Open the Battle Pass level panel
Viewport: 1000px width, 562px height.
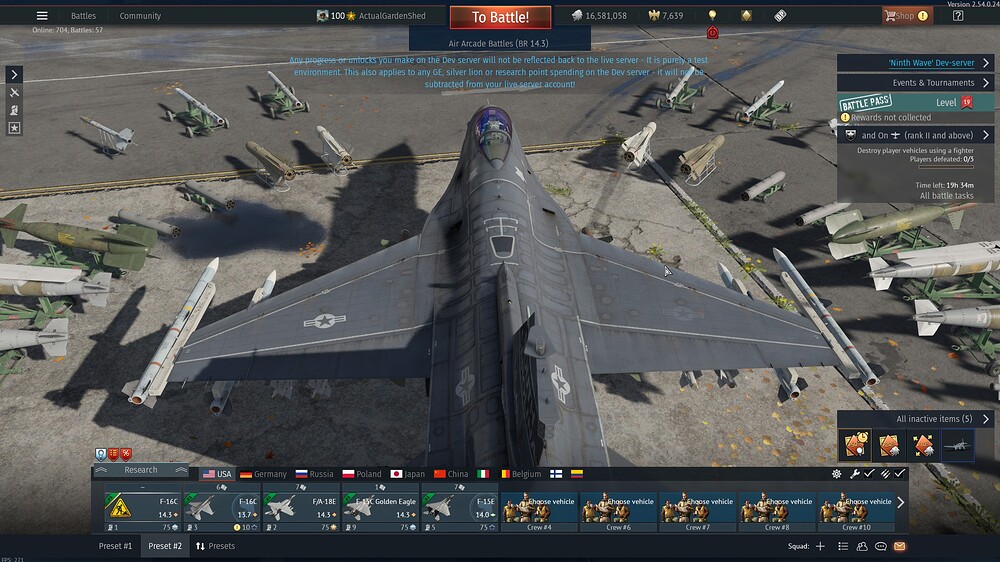[x=915, y=102]
